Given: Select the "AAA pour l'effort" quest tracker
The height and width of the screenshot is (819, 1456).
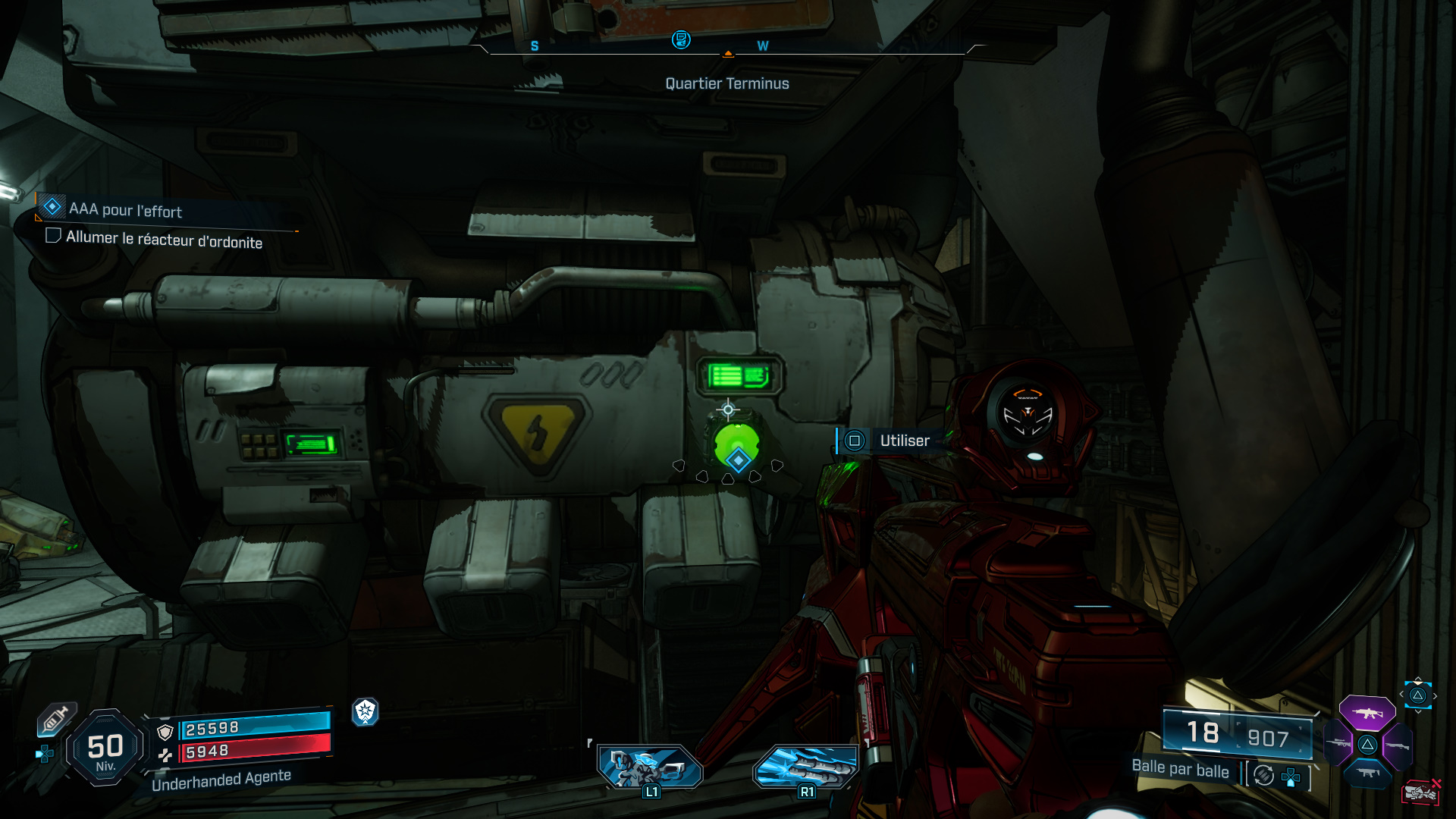Looking at the screenshot, I should coord(126,209).
